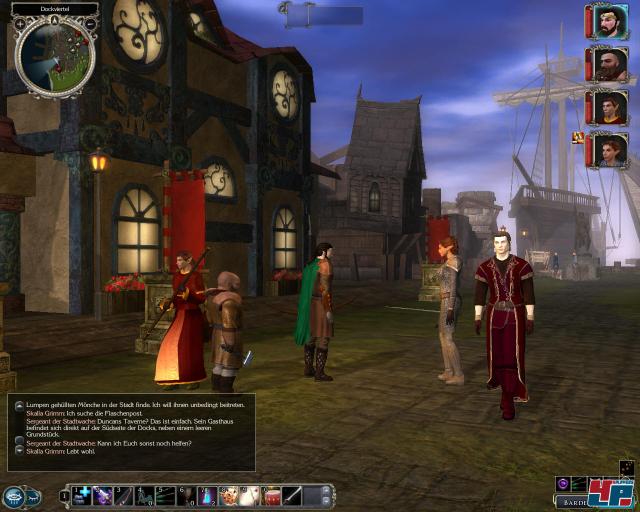Screen dimensions: 640x512
Task: Open the Dockviertel minimap
Action: point(56,58)
